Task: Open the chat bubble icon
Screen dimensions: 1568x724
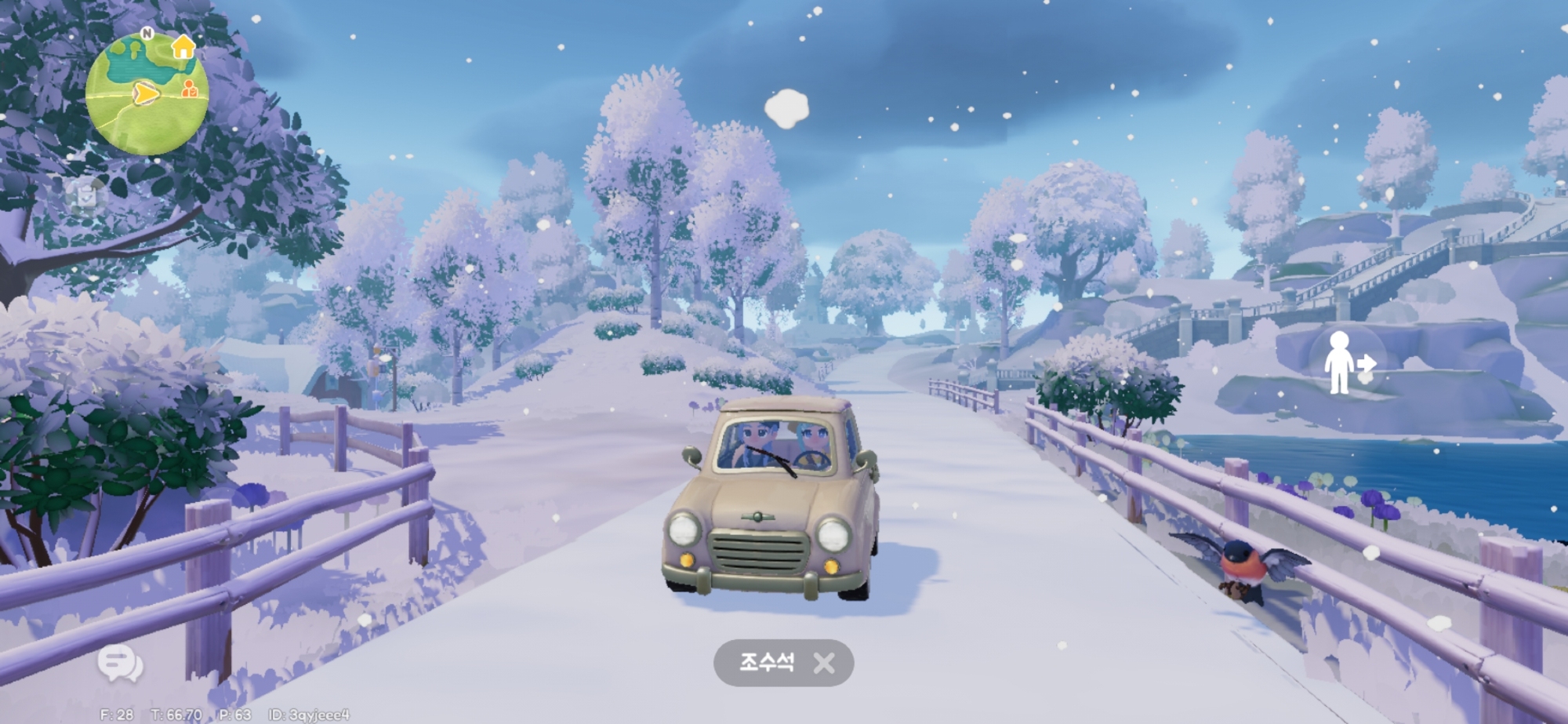Action: coord(119,664)
